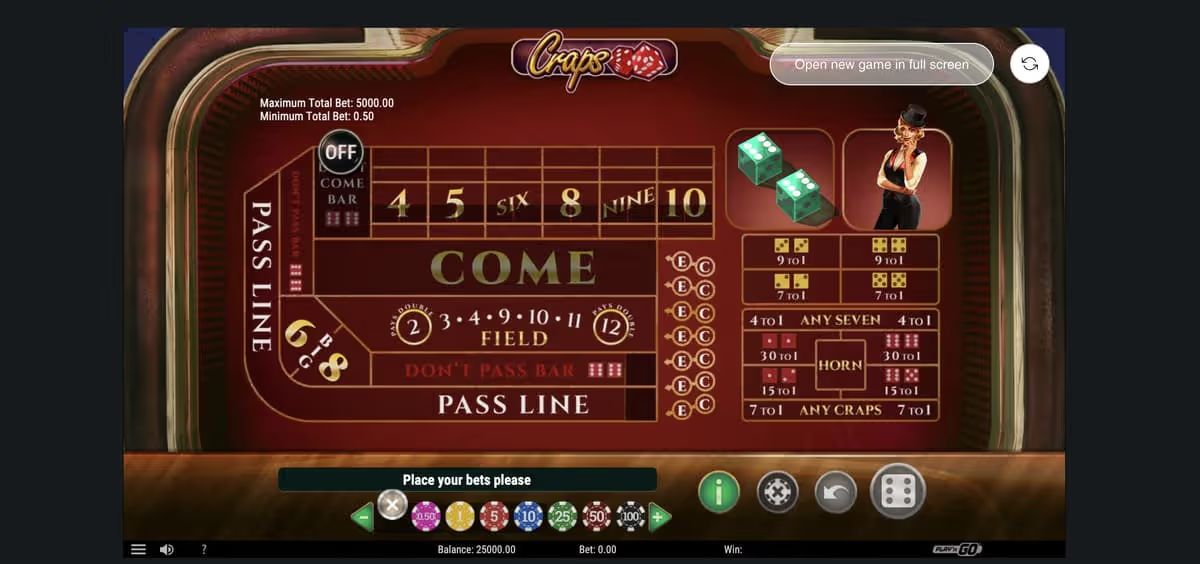
Task: Place a bet on ANY SEVEN
Action: [x=840, y=320]
